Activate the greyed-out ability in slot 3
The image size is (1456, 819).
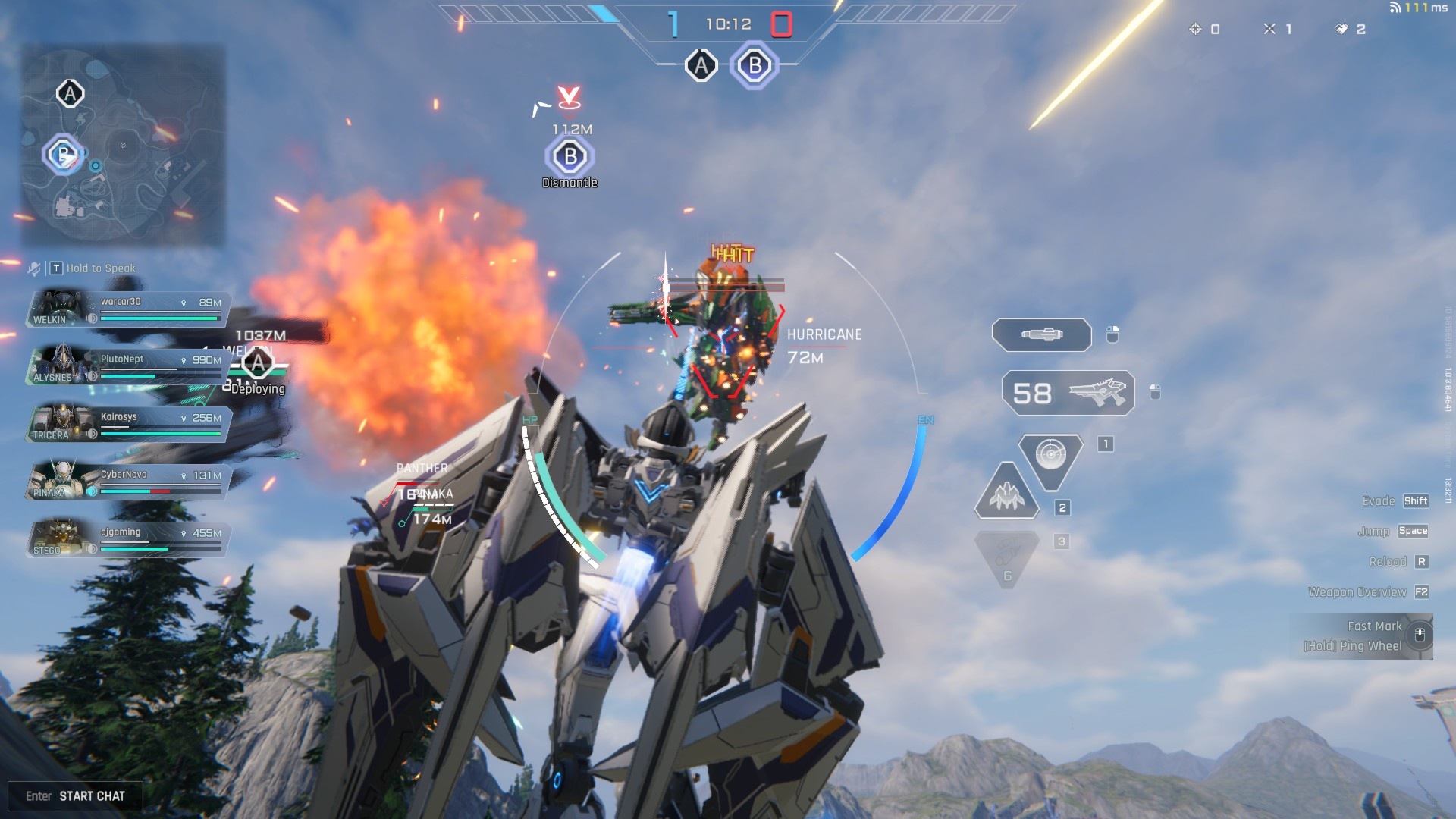click(1007, 557)
